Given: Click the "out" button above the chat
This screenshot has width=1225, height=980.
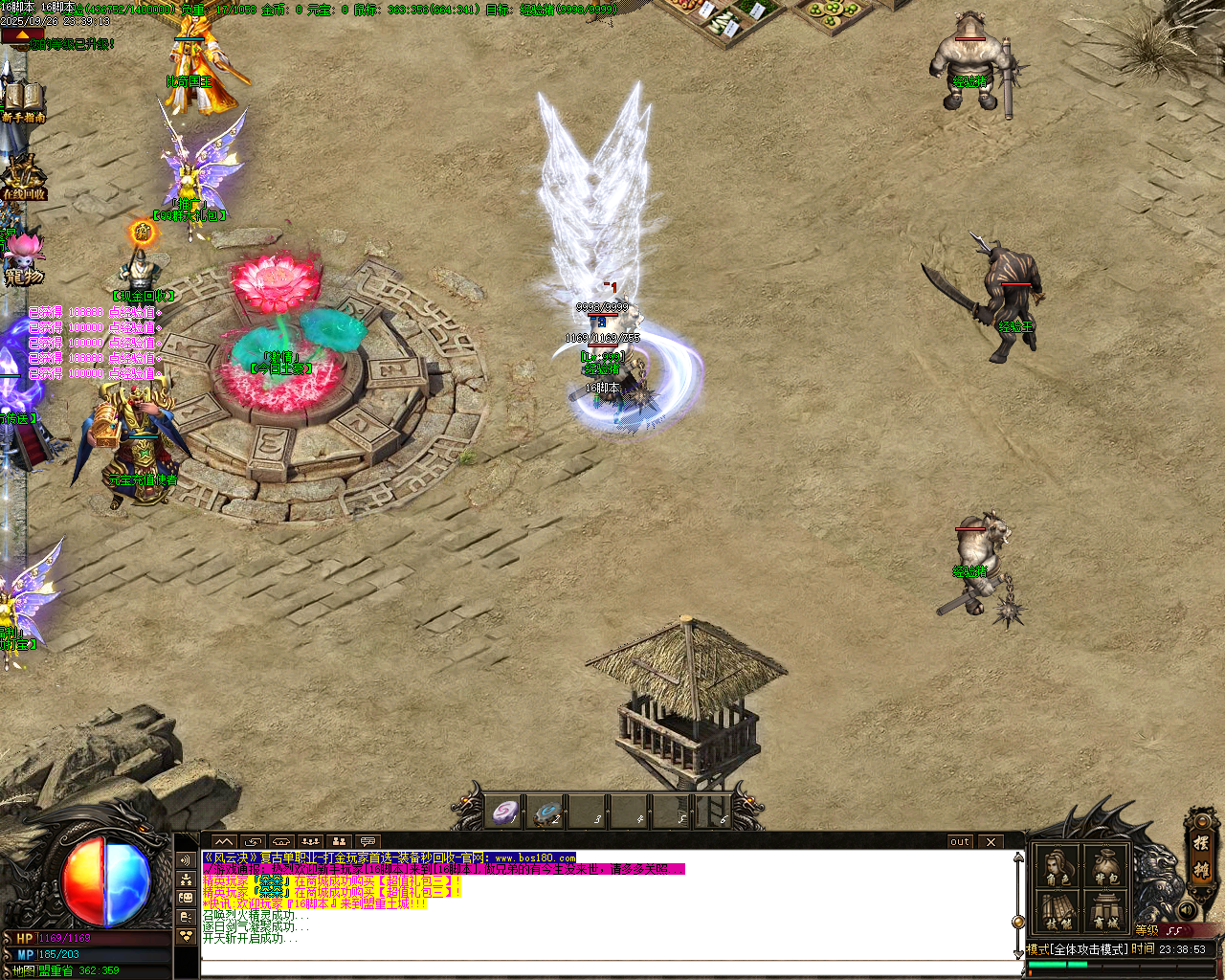Looking at the screenshot, I should [959, 842].
